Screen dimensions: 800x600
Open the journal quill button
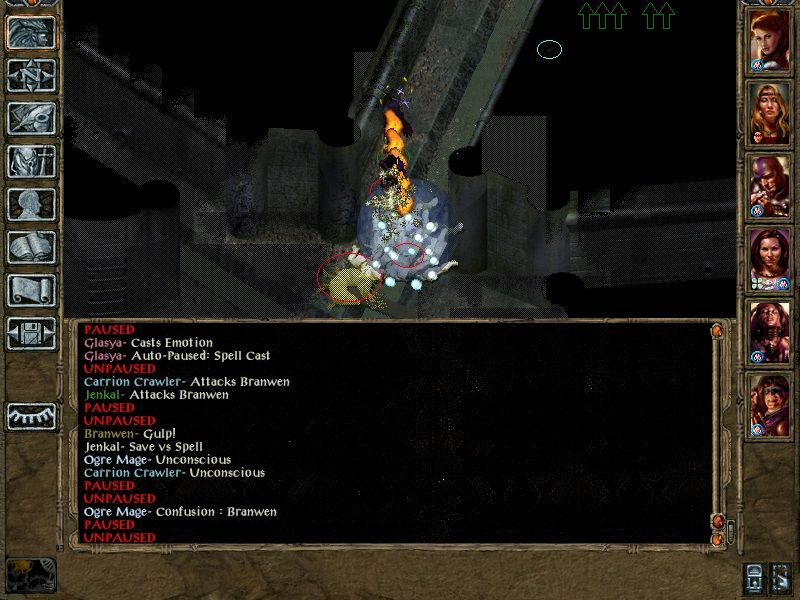tap(31, 118)
